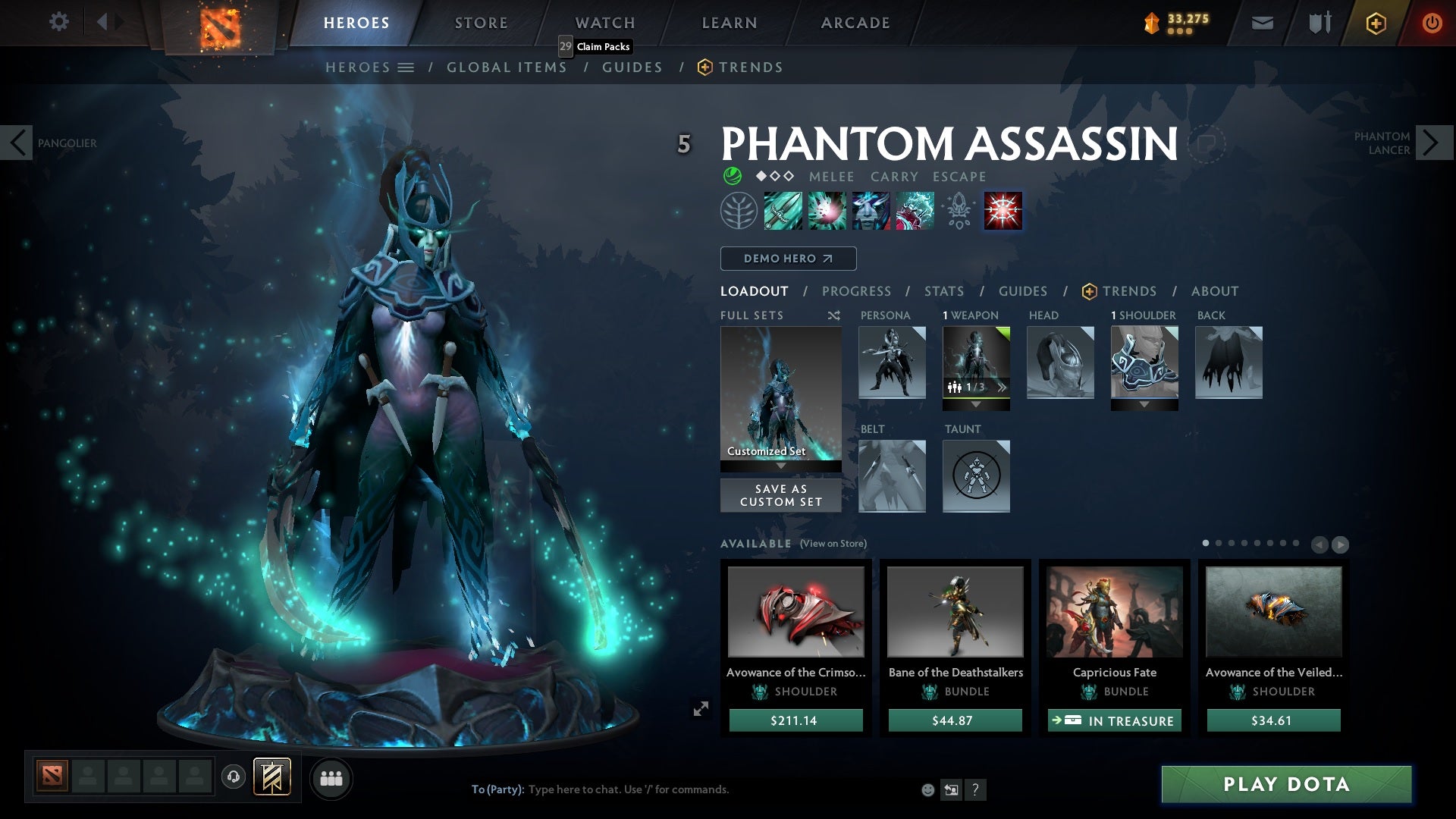Select Phantom Assassin's Stifling Dagger ability icon
This screenshot has height=819, width=1456.
click(x=781, y=210)
